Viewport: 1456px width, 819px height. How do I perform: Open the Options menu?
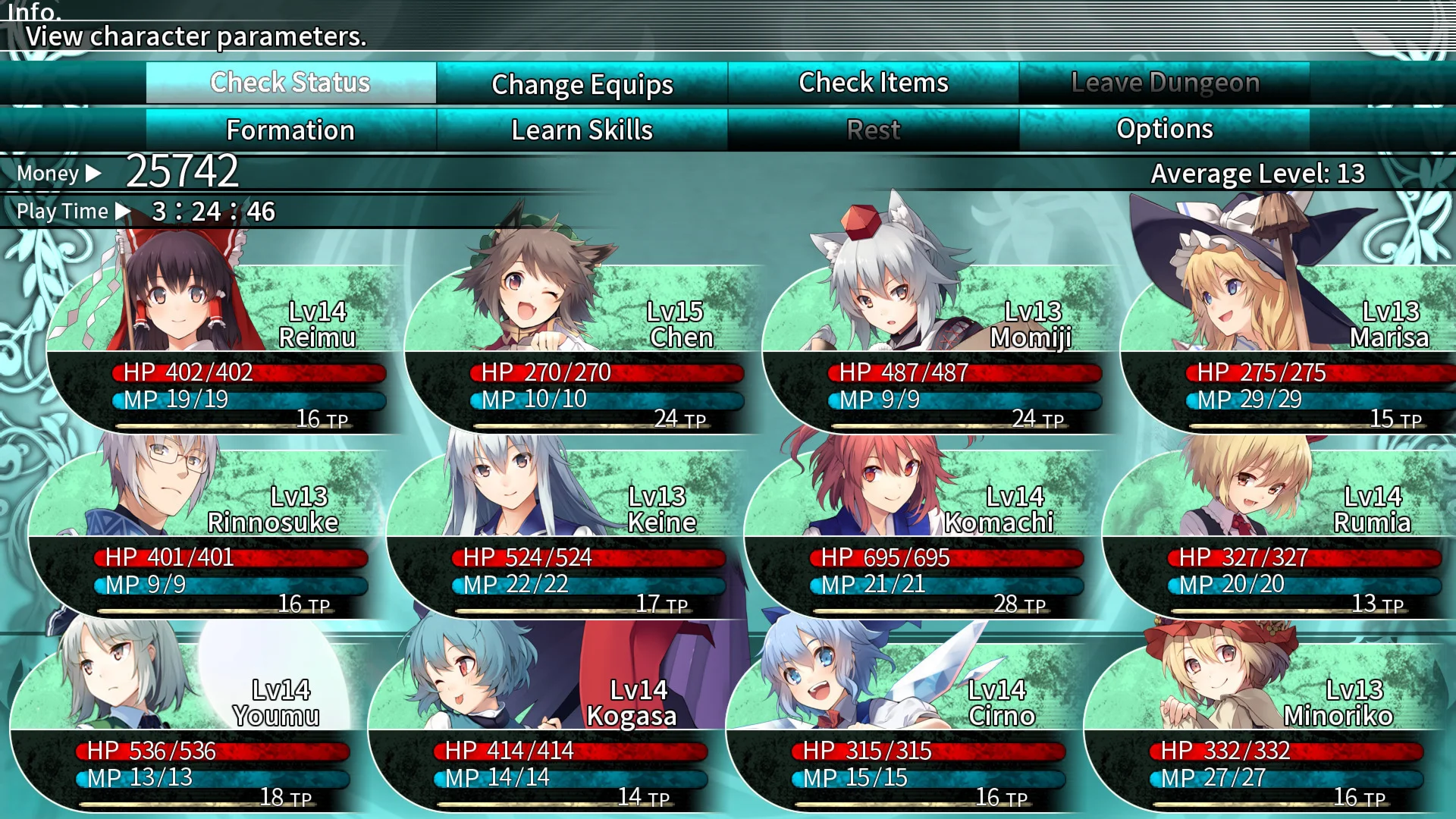pyautogui.click(x=1164, y=130)
